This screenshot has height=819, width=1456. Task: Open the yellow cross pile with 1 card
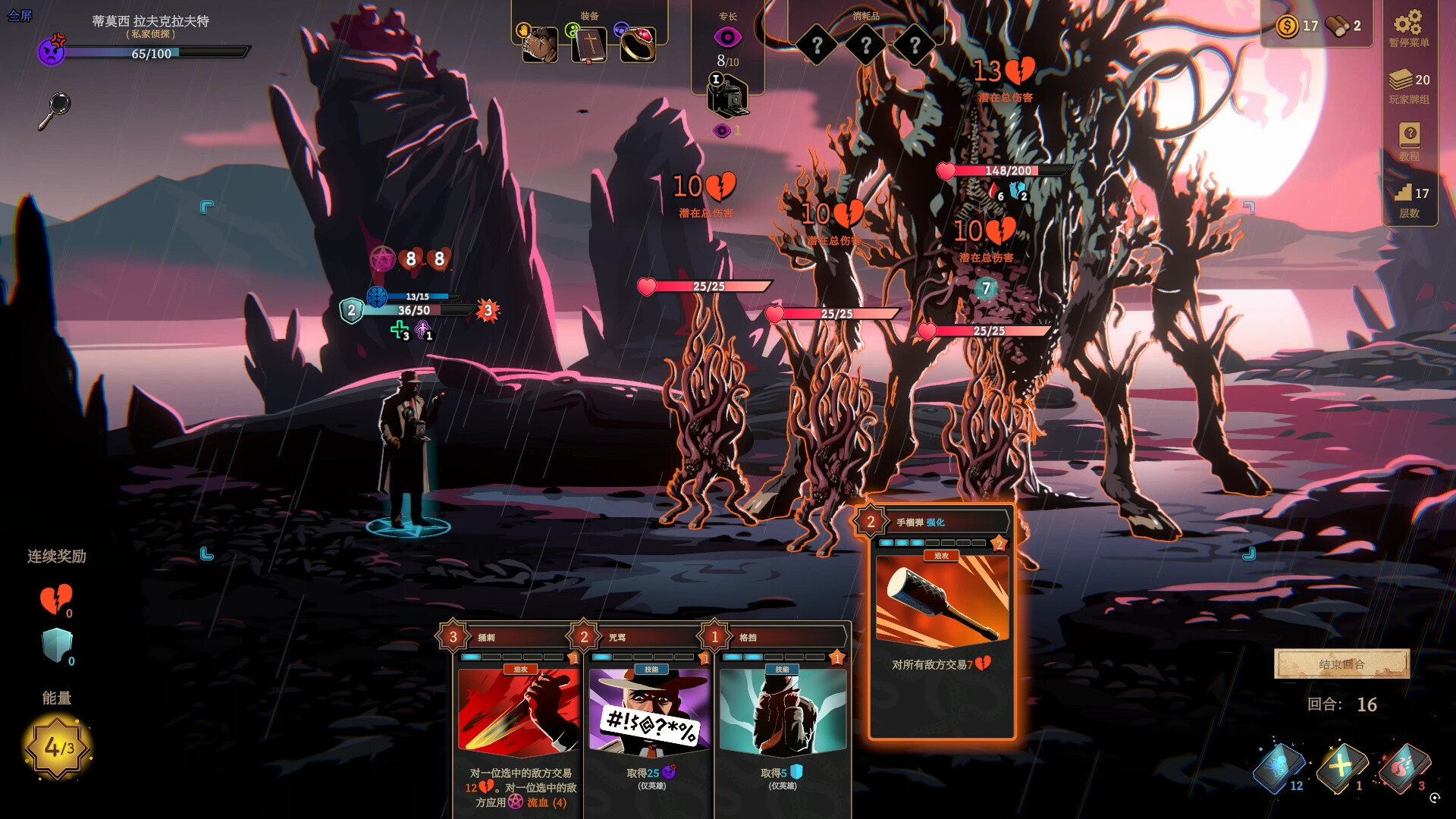click(1341, 767)
